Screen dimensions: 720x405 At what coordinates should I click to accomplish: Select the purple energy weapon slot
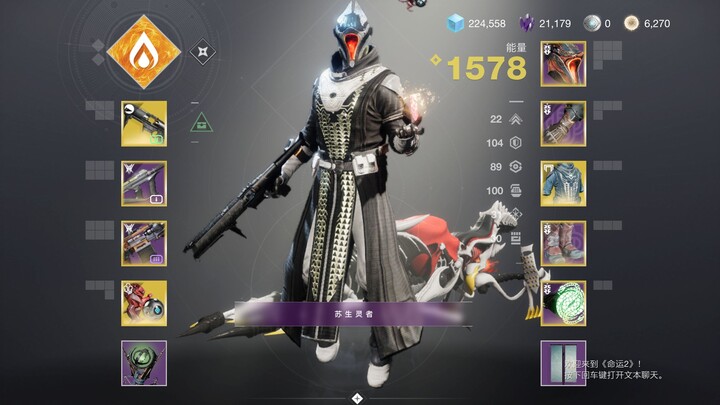pyautogui.click(x=144, y=183)
